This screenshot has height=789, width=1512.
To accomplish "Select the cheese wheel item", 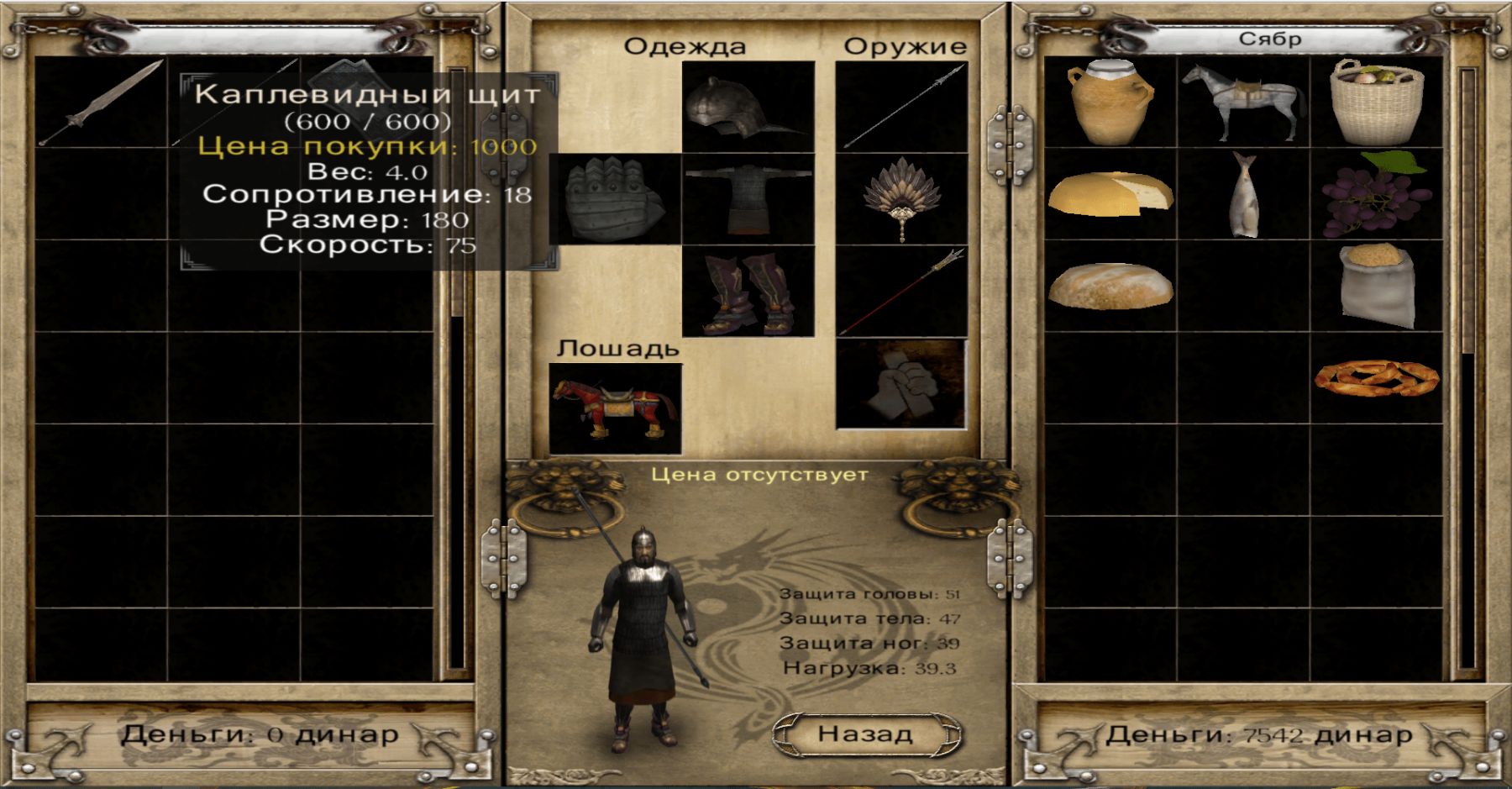I will (x=1109, y=195).
